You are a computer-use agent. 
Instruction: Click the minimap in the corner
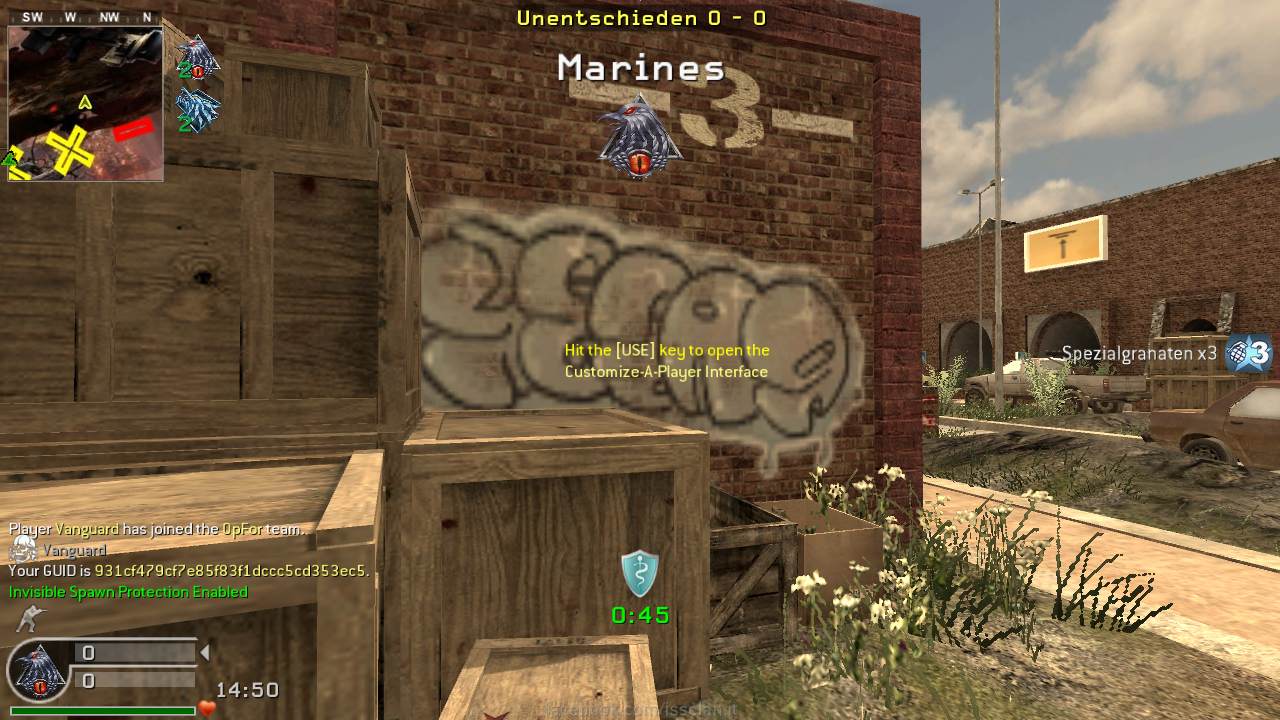[x=85, y=103]
